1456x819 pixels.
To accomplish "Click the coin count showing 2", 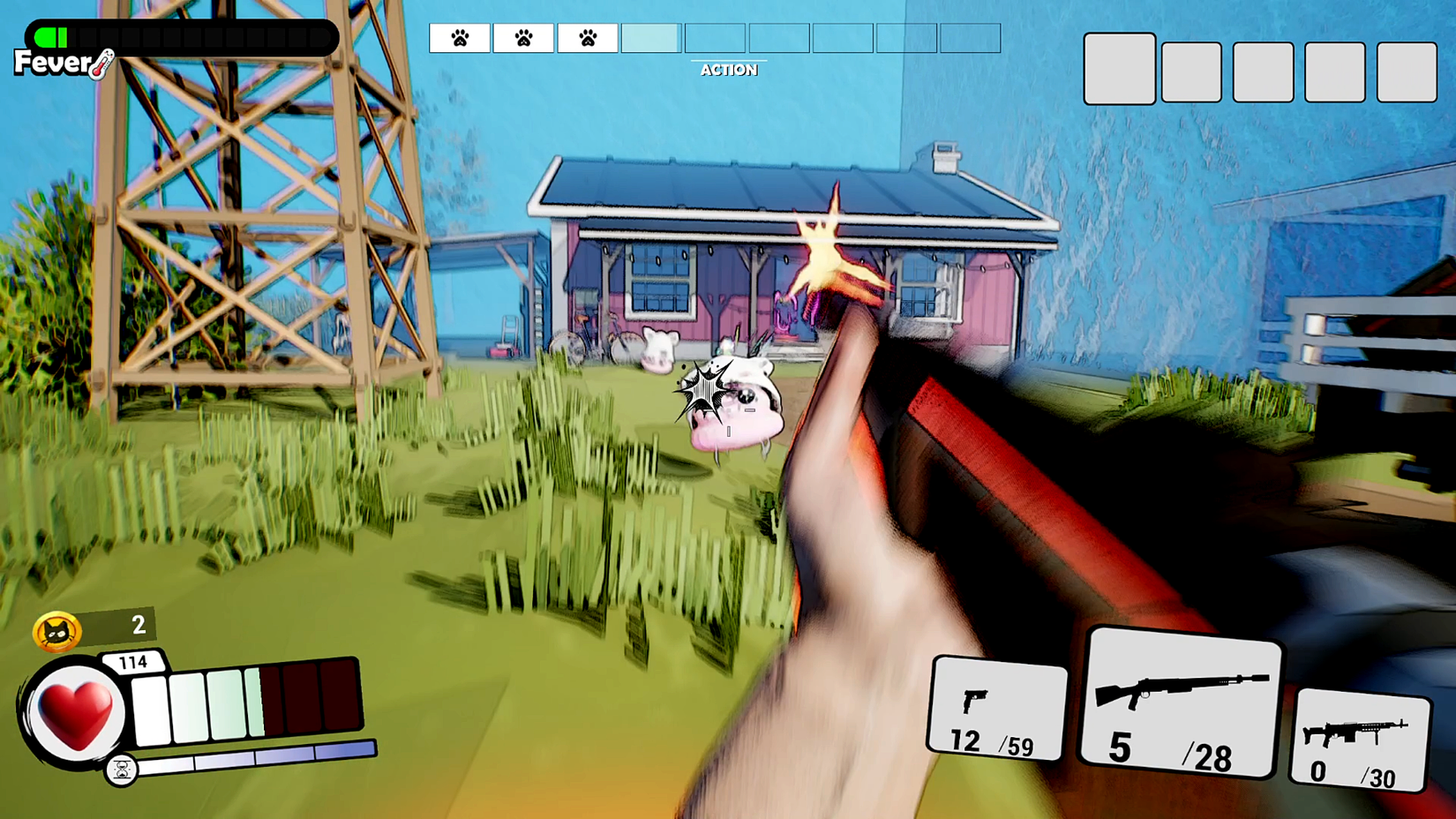I will pyautogui.click(x=137, y=626).
